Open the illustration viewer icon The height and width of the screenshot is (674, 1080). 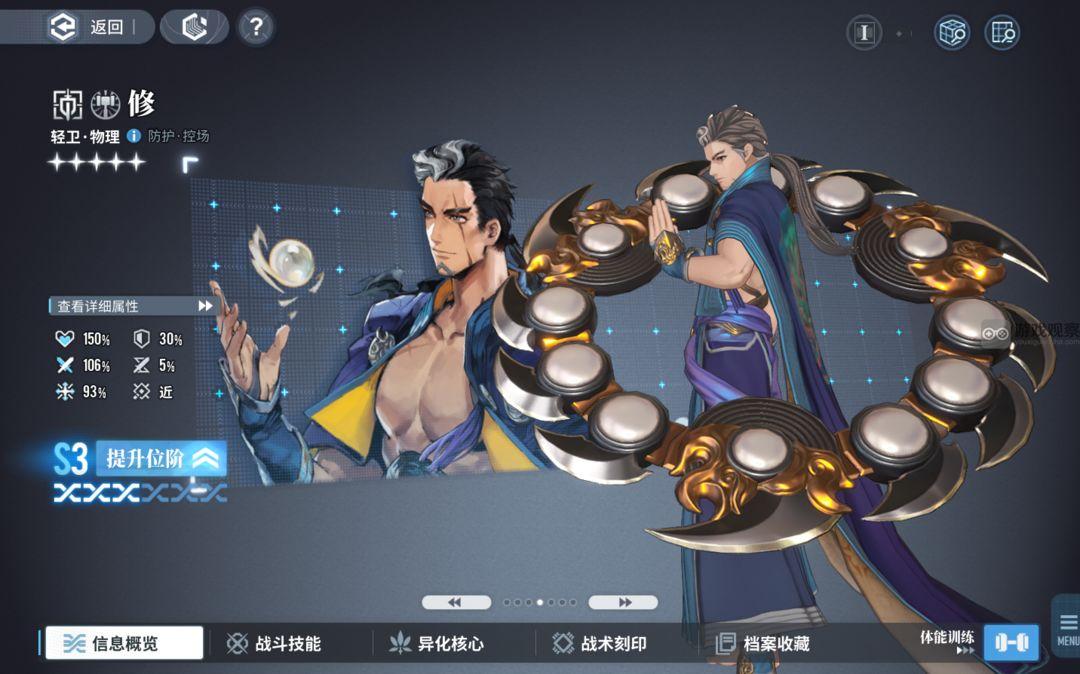(1001, 33)
